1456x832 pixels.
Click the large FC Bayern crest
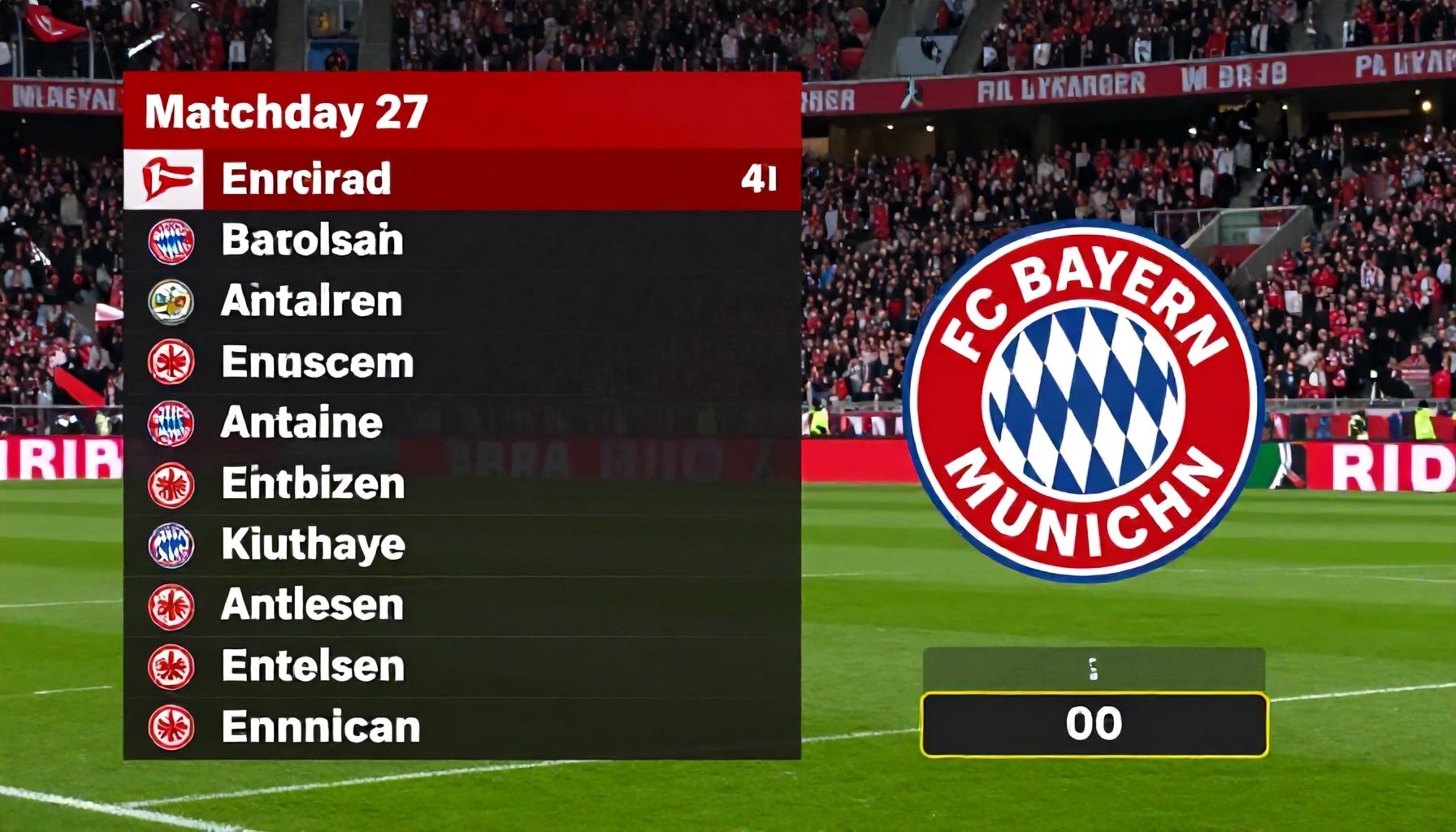click(1082, 400)
